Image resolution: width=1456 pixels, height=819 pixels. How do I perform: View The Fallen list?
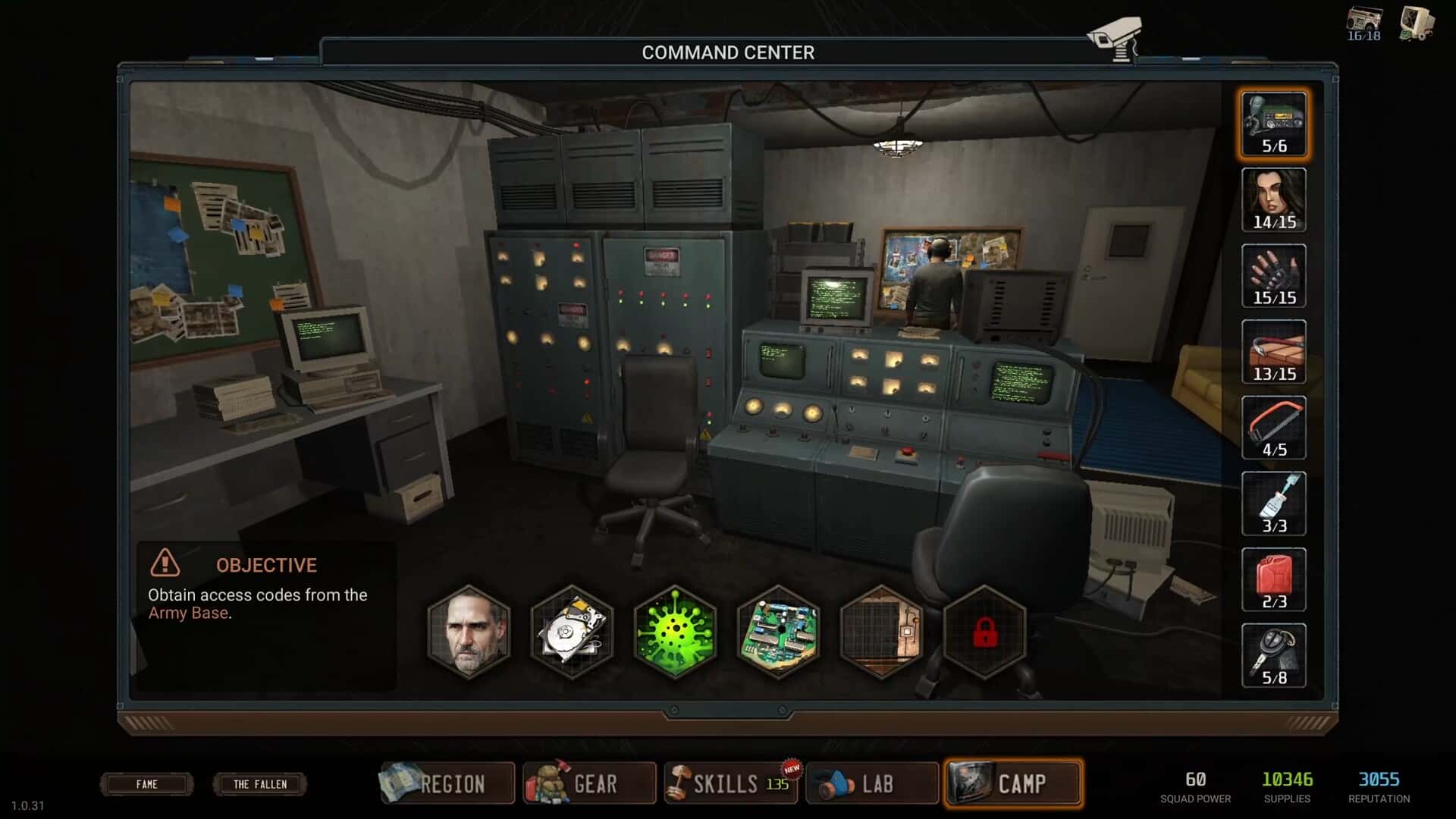coord(260,784)
